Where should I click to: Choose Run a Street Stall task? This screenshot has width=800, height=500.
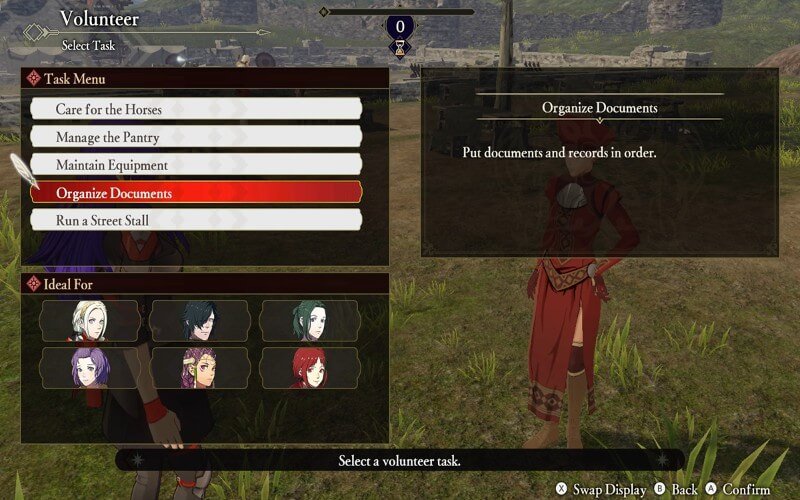click(195, 220)
